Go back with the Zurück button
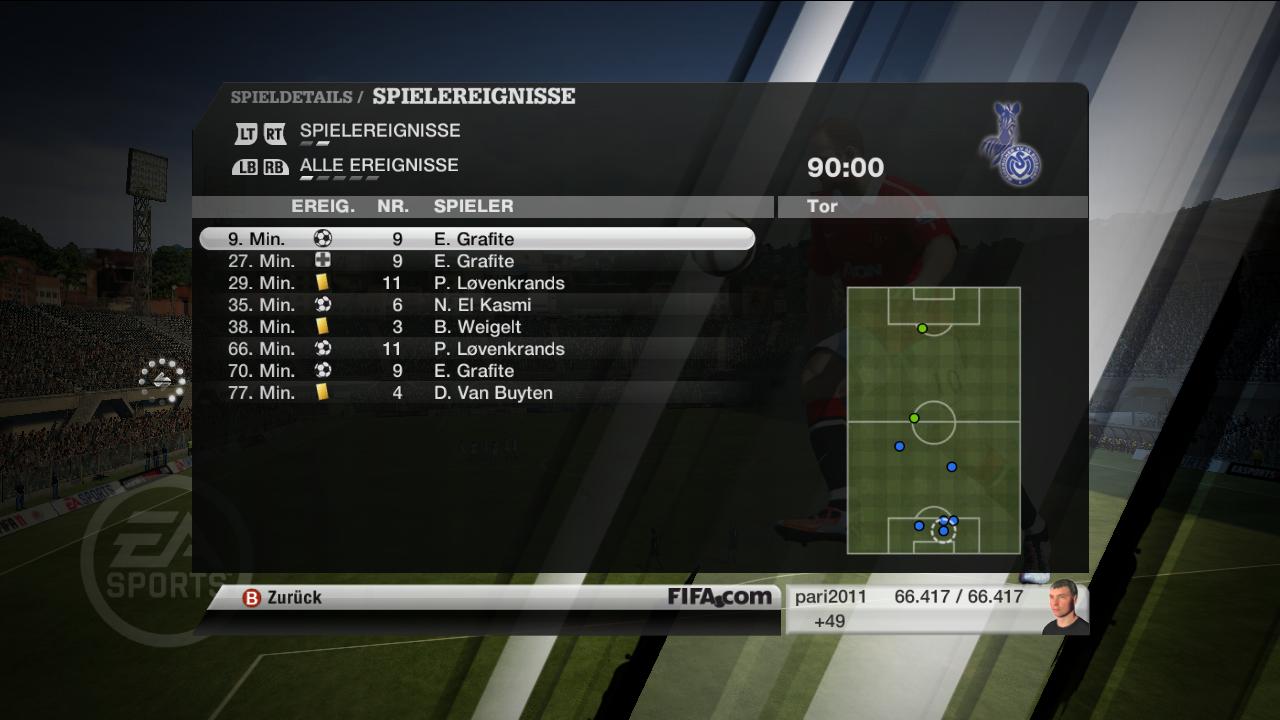 283,597
